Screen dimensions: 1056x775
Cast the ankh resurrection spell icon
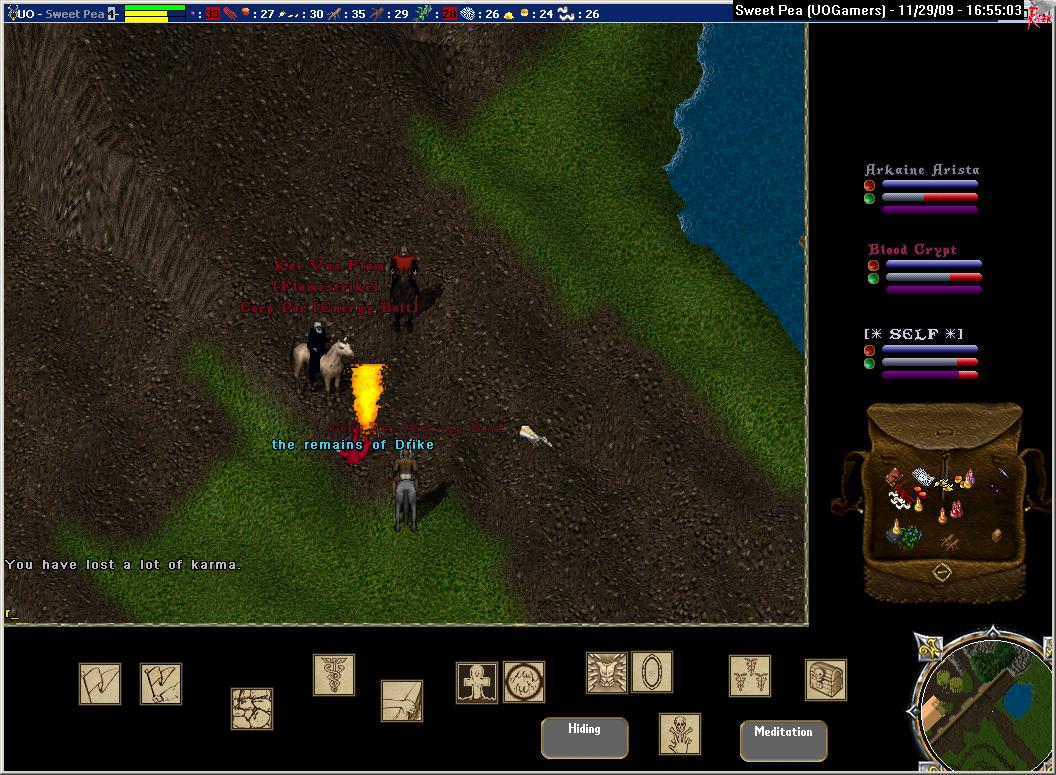[476, 682]
